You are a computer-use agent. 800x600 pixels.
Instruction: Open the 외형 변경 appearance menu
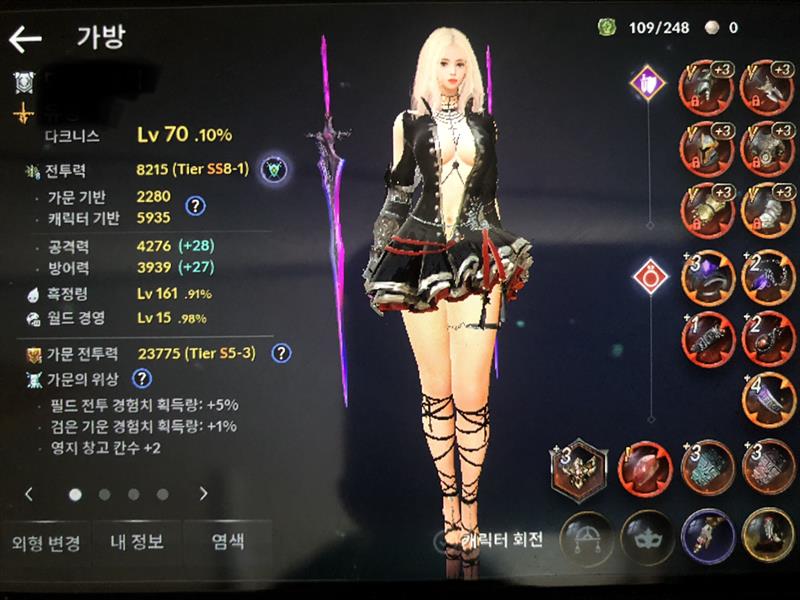tap(45, 542)
